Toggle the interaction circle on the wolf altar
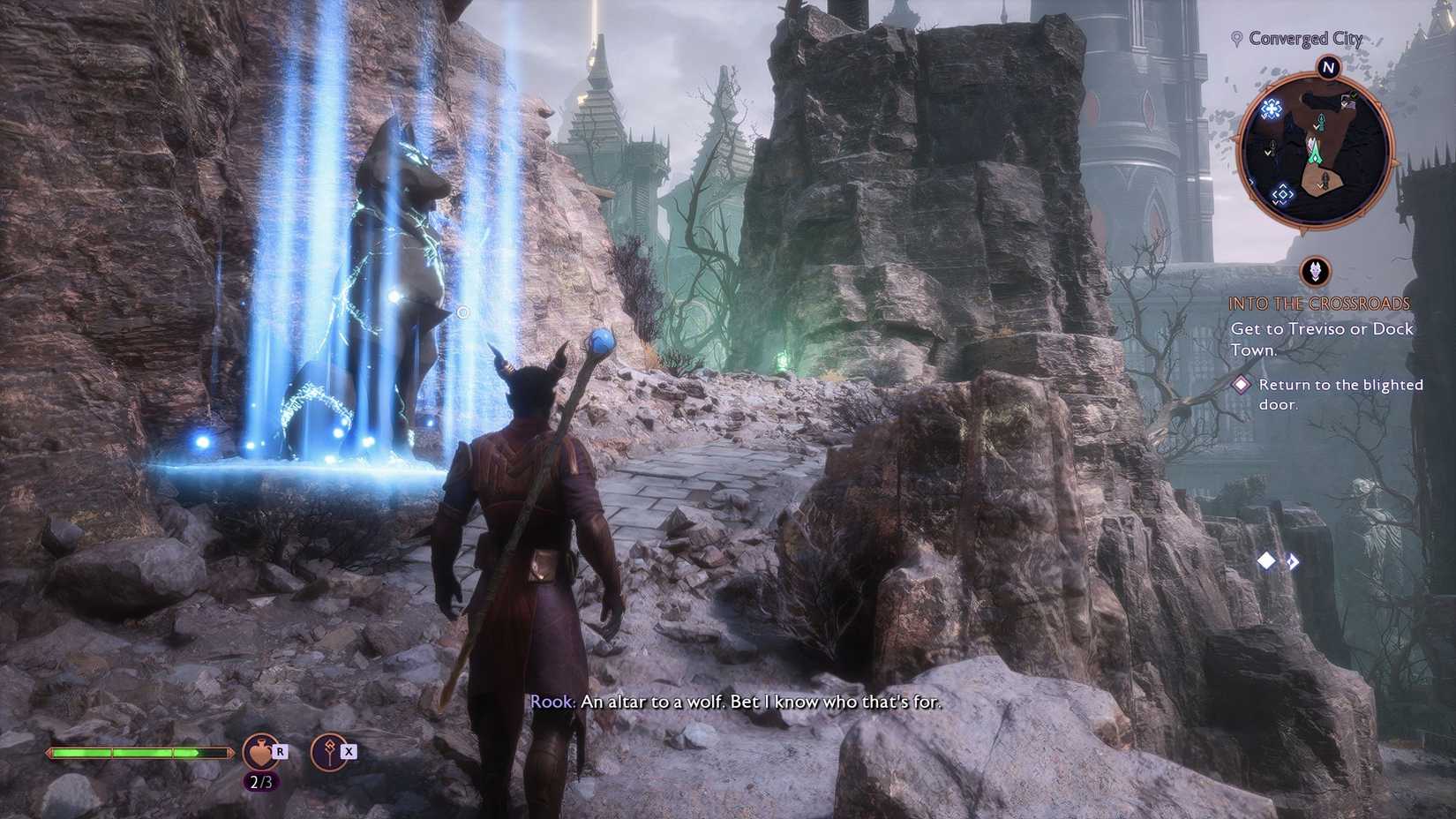This screenshot has width=1456, height=819. pyautogui.click(x=462, y=311)
